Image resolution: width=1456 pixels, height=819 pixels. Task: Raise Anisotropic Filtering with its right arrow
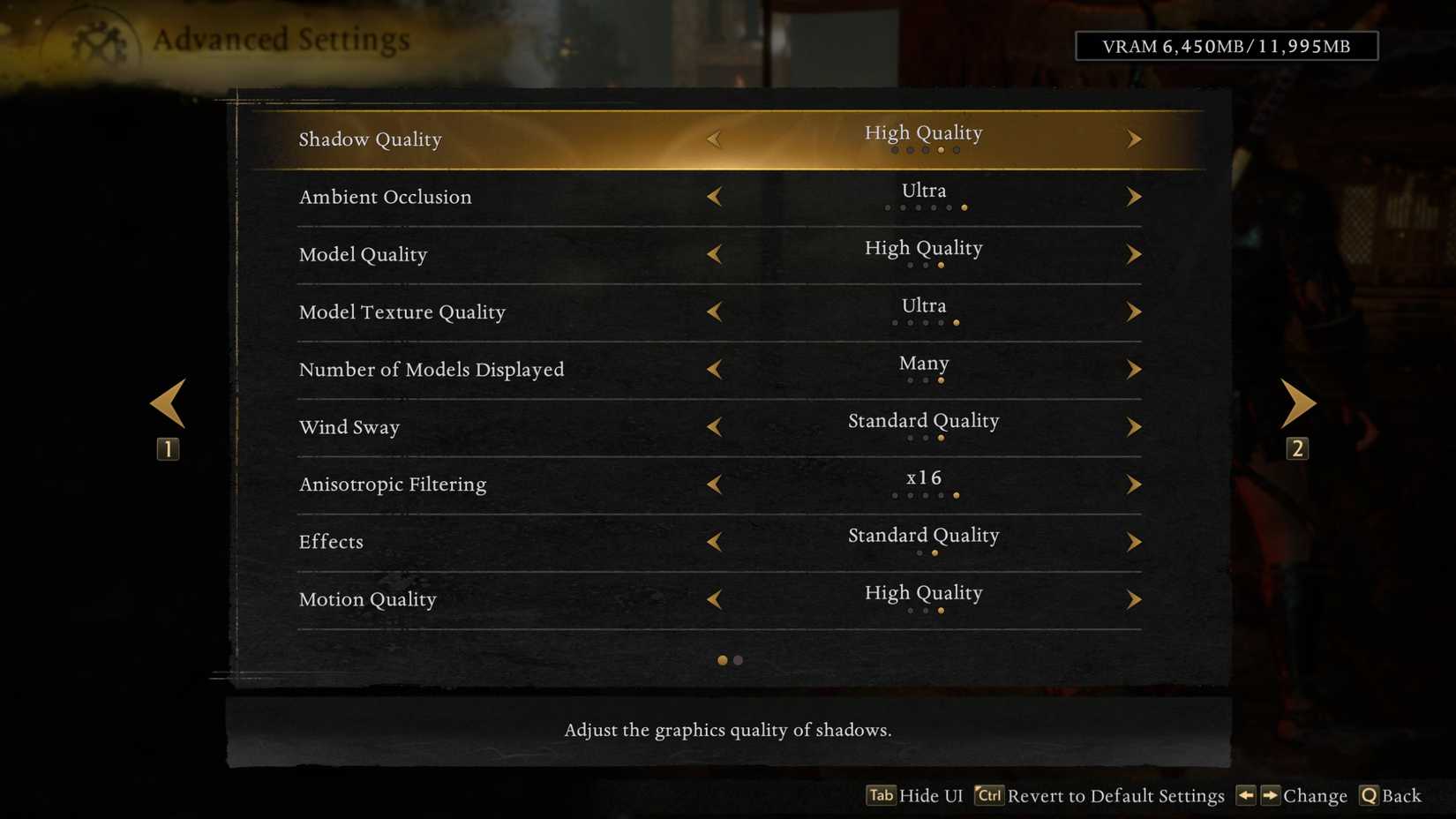[1134, 484]
